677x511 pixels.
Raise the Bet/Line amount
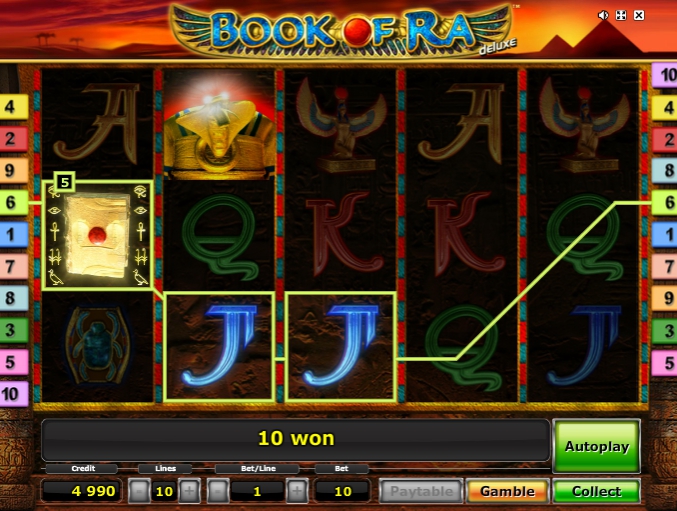point(297,491)
